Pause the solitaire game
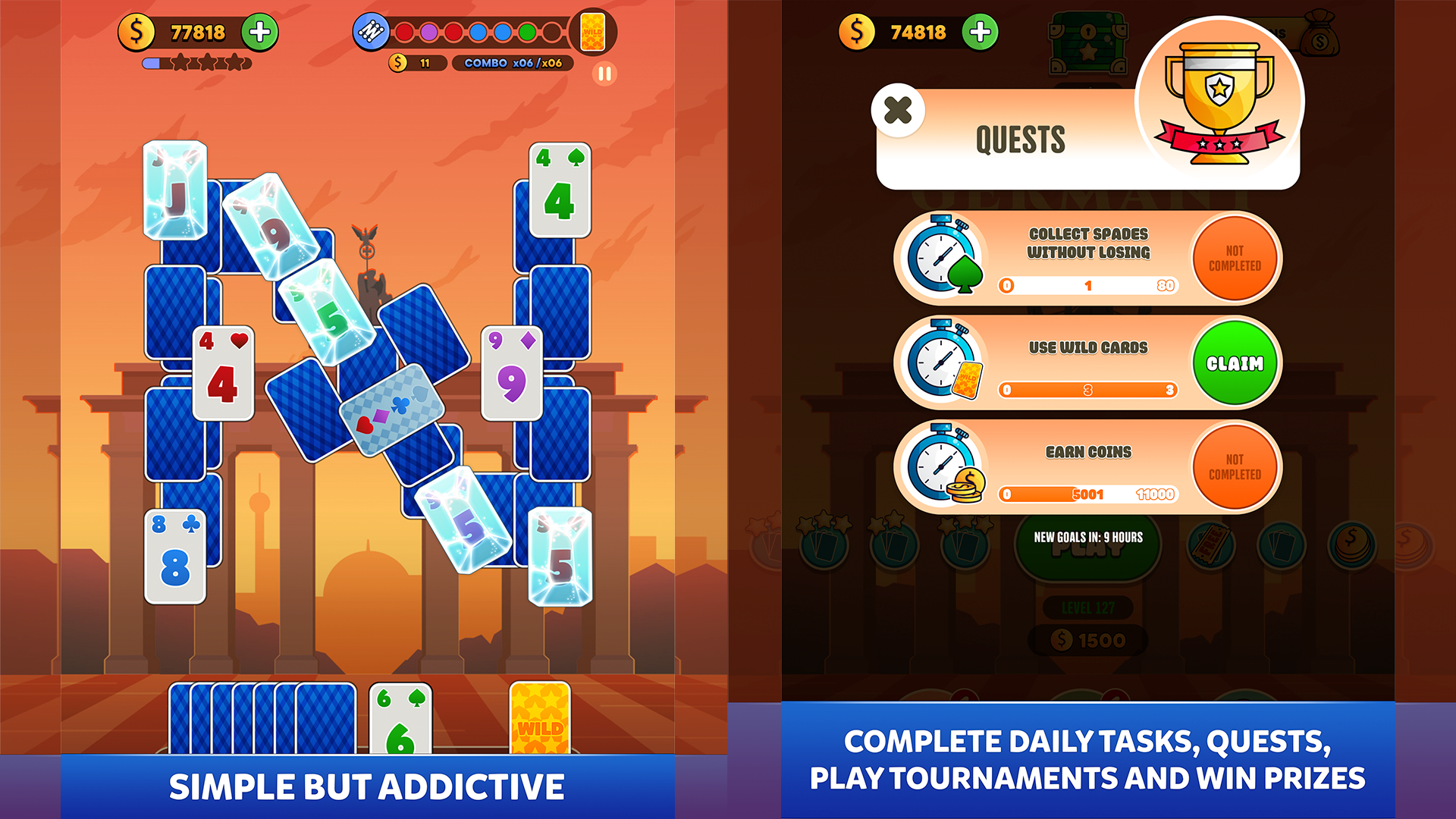The image size is (1456, 819). click(x=604, y=74)
